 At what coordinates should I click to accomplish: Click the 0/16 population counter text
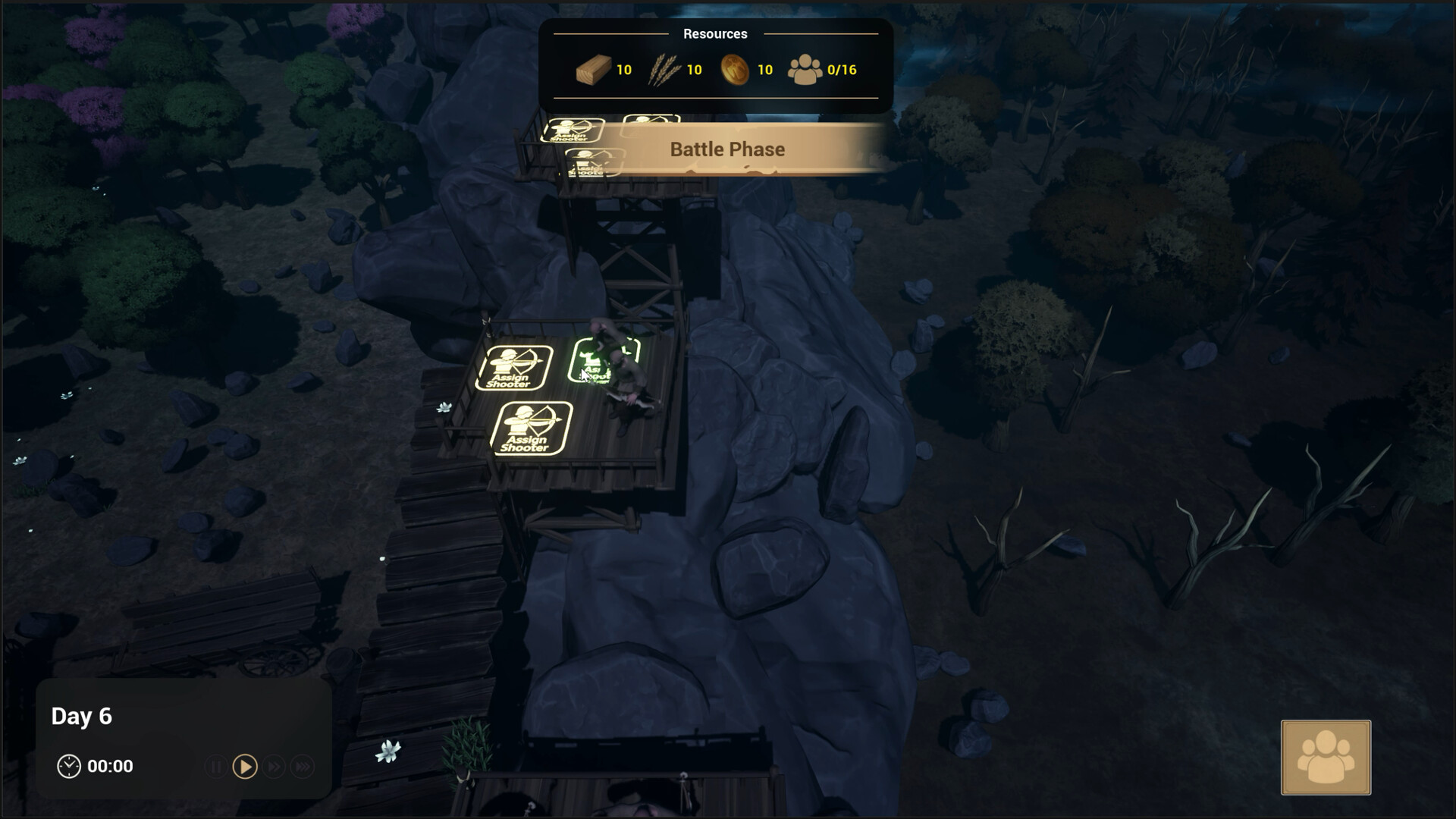pos(841,70)
